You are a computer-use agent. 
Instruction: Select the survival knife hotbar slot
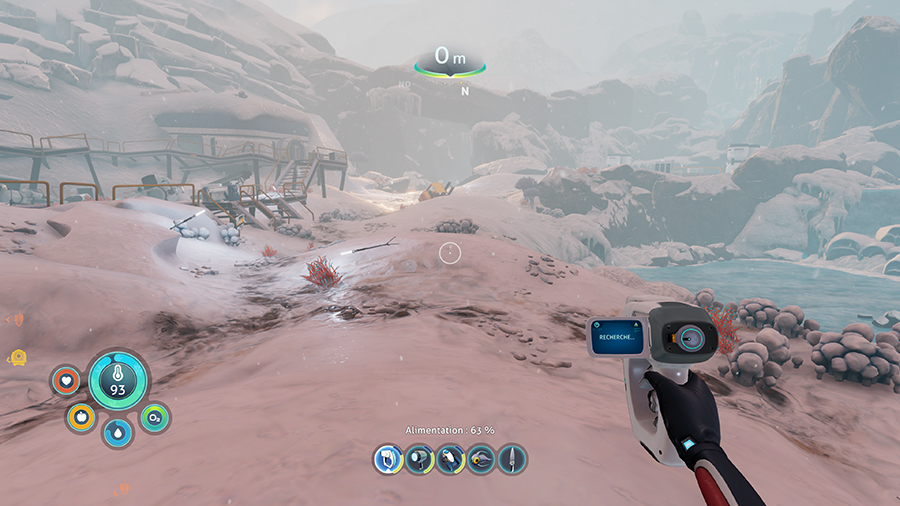(512, 459)
